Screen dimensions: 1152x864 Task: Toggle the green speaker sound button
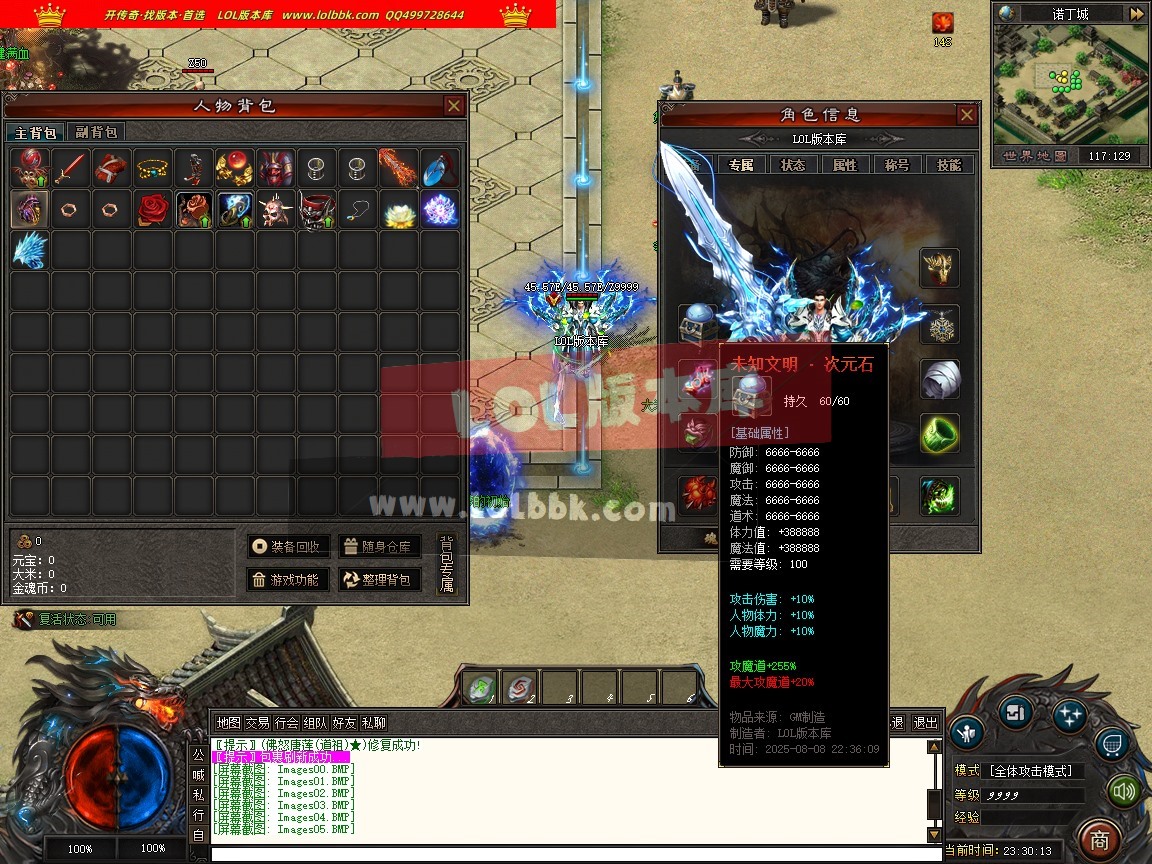[x=1125, y=792]
